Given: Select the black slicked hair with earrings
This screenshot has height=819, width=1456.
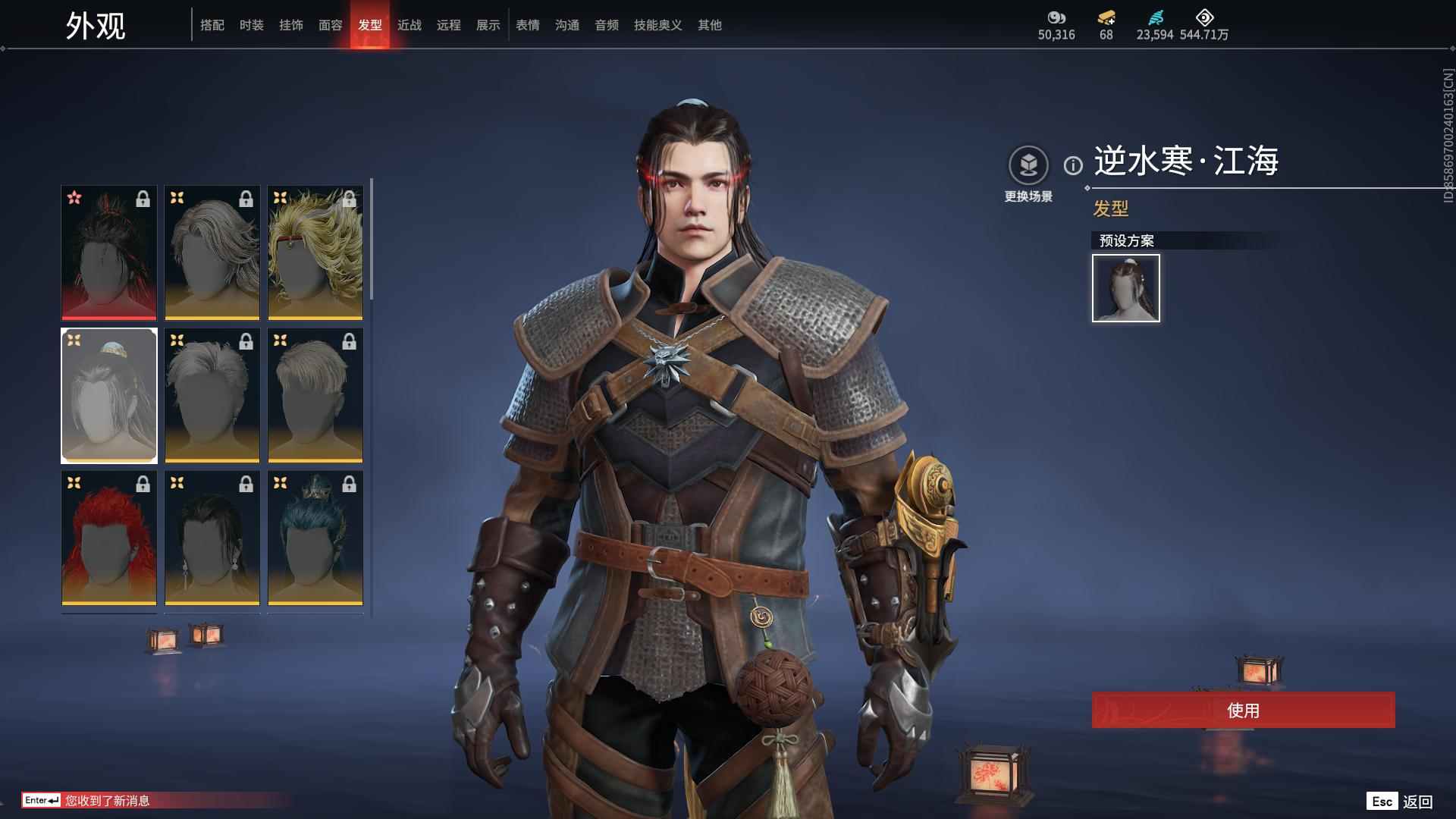Looking at the screenshot, I should point(212,538).
